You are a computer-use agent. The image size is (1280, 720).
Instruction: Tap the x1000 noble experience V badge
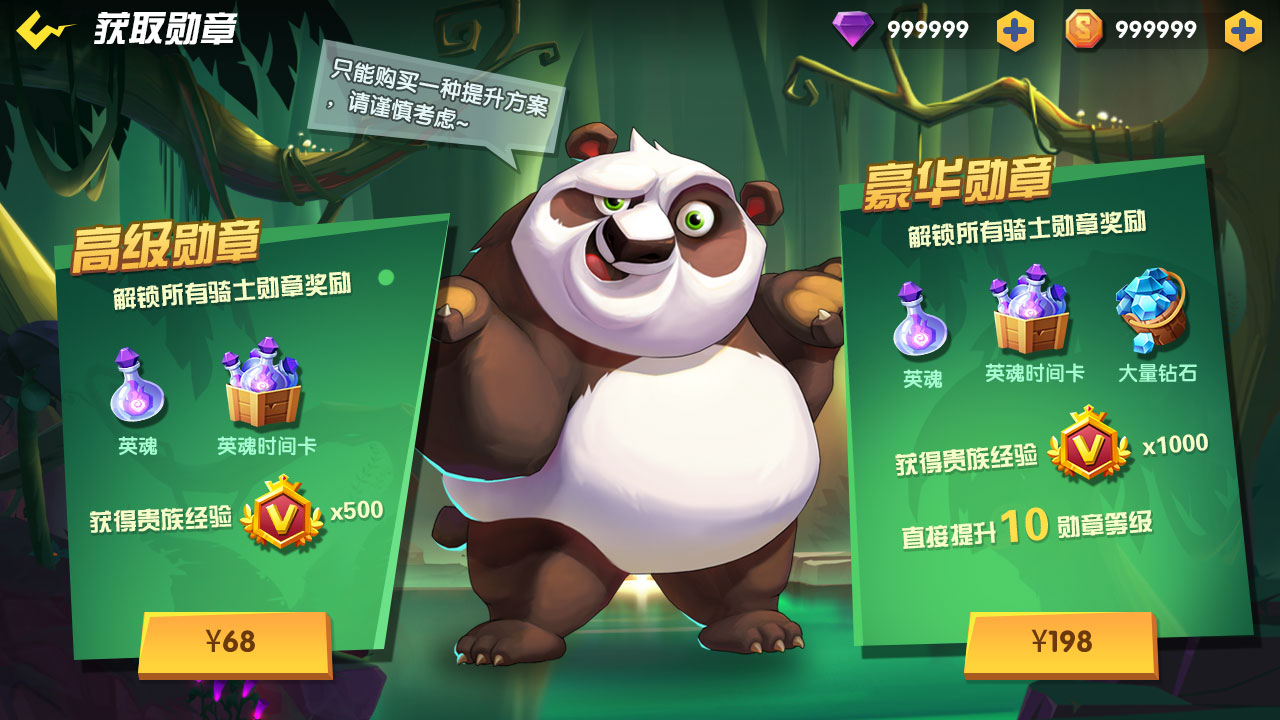(x=1089, y=443)
